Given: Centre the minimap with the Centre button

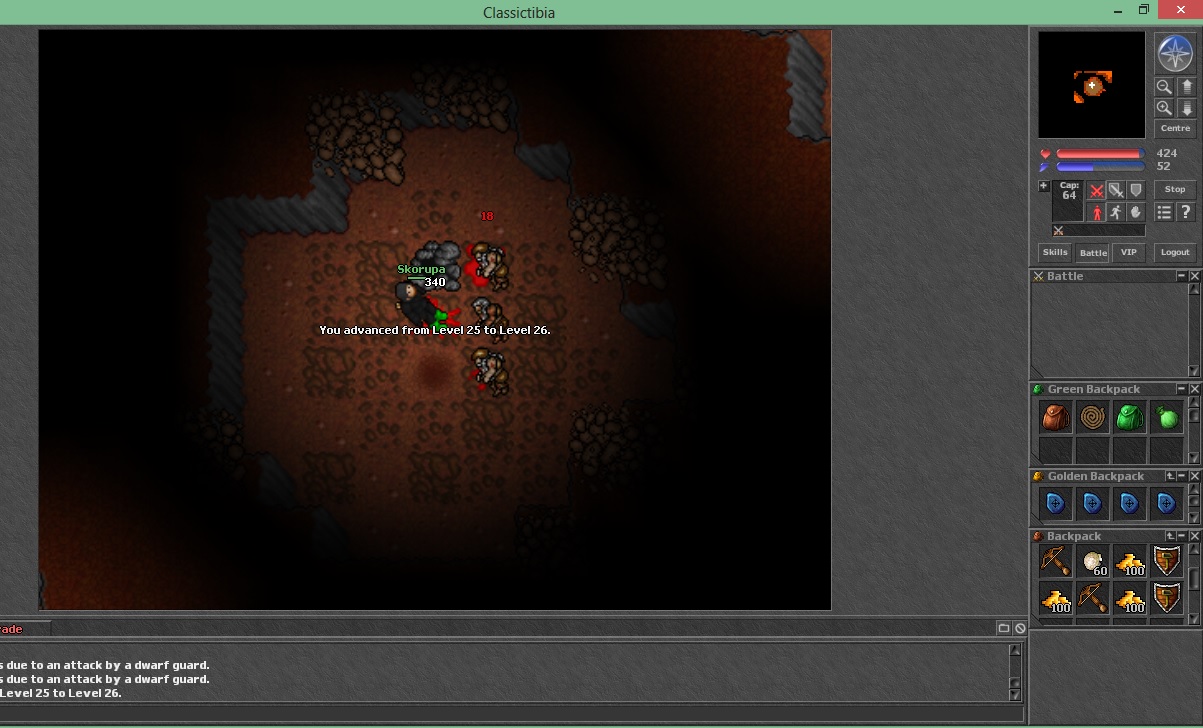Looking at the screenshot, I should 1175,129.
